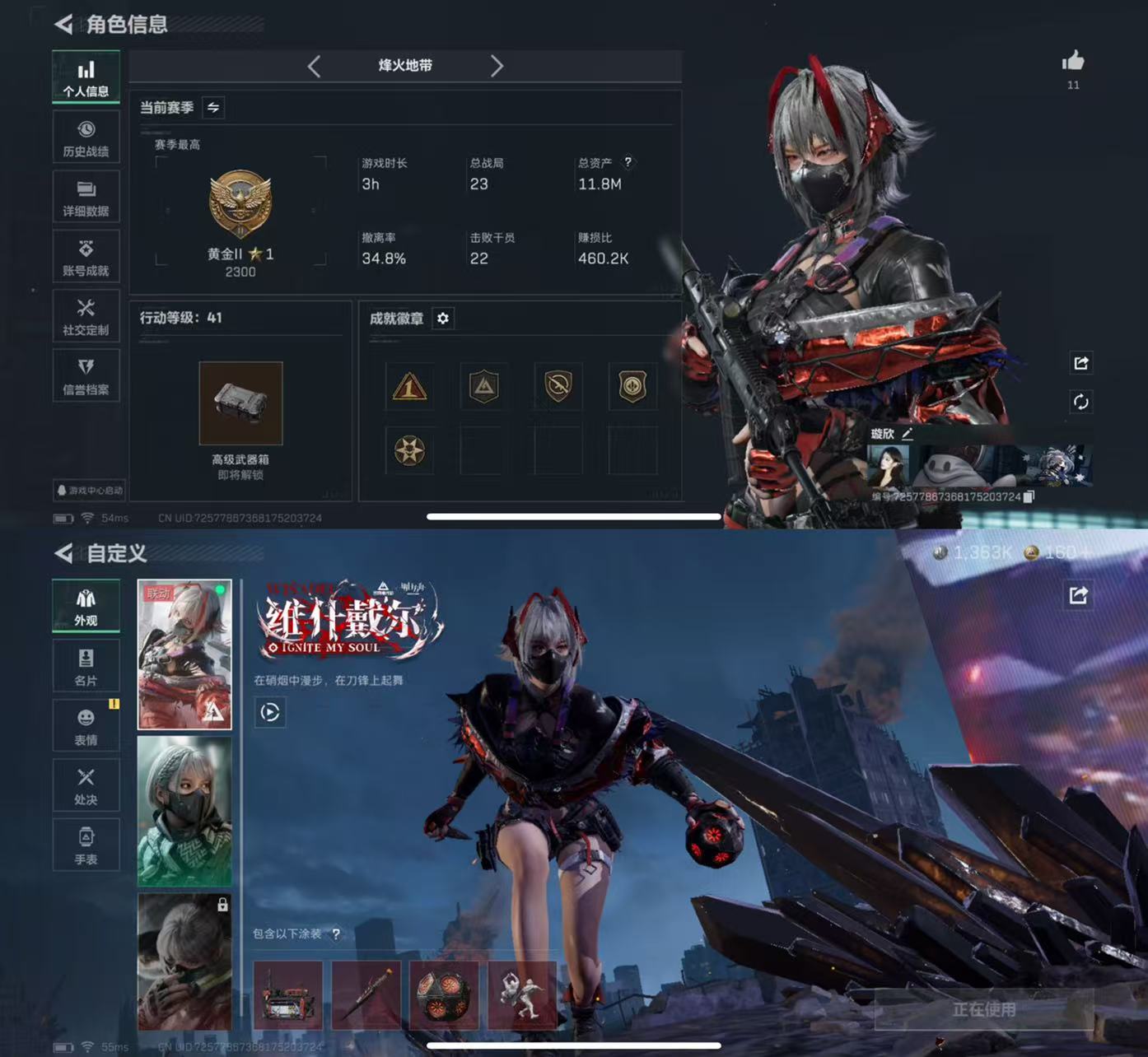Switch to the 表情 emote section
The height and width of the screenshot is (1057, 1148).
pos(86,724)
